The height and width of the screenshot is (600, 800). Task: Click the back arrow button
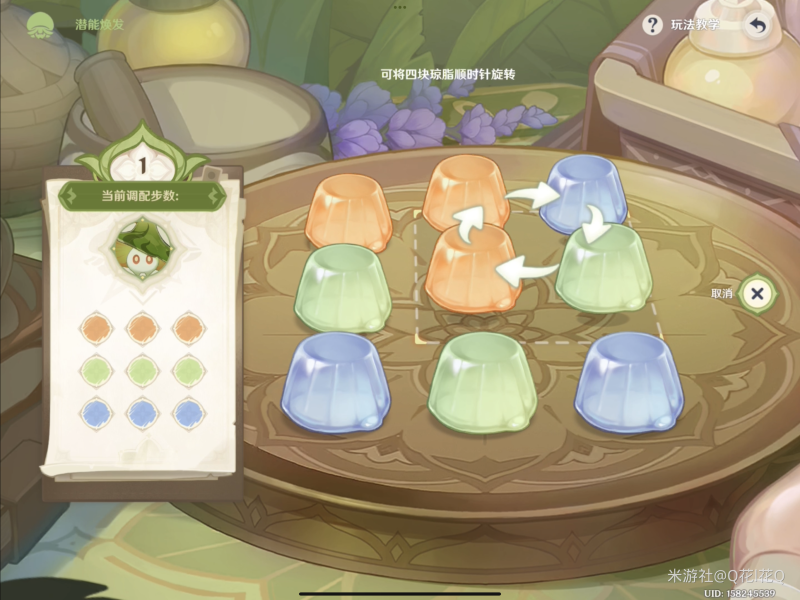point(757,26)
